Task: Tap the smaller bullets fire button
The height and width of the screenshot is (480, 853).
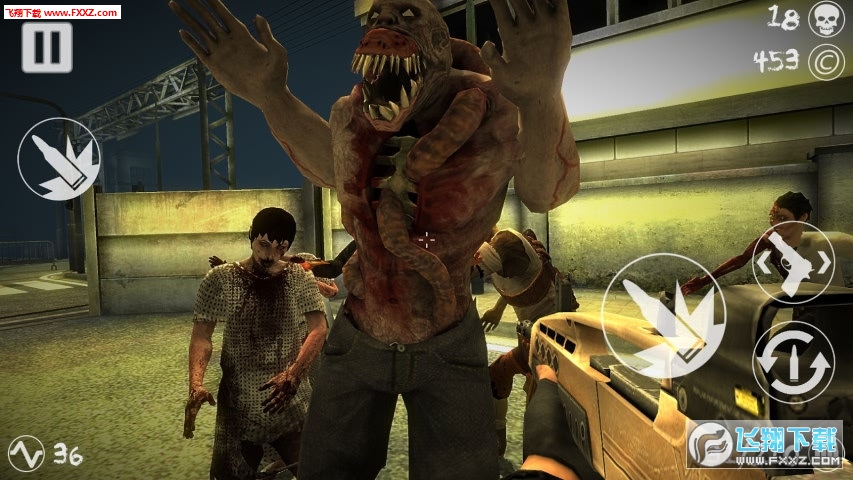Action: point(59,159)
